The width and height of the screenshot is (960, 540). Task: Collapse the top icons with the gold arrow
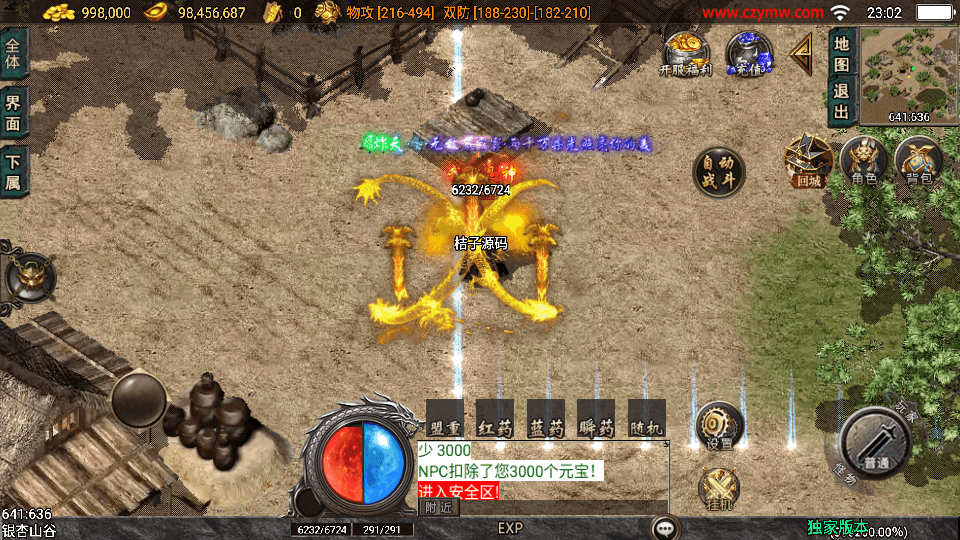coord(801,54)
